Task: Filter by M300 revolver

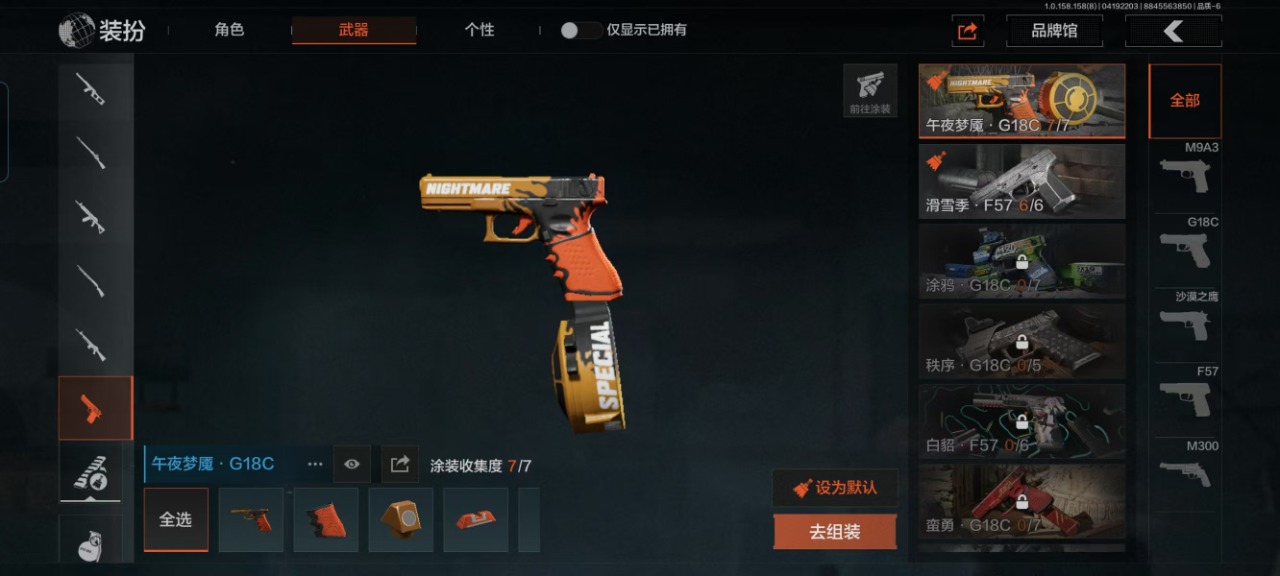Action: tap(1185, 470)
